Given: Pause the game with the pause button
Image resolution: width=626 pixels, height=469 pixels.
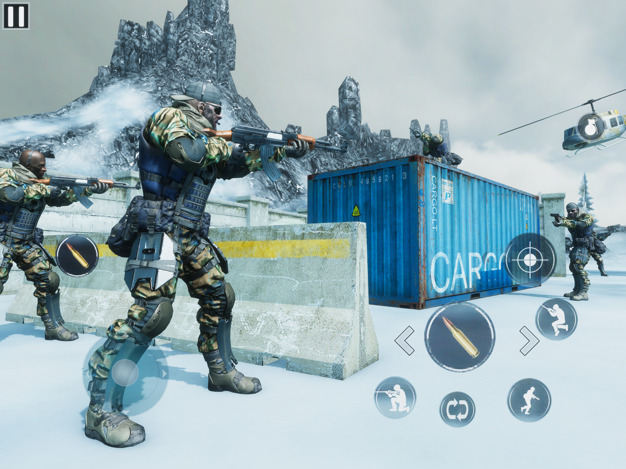Looking at the screenshot, I should point(16,15).
